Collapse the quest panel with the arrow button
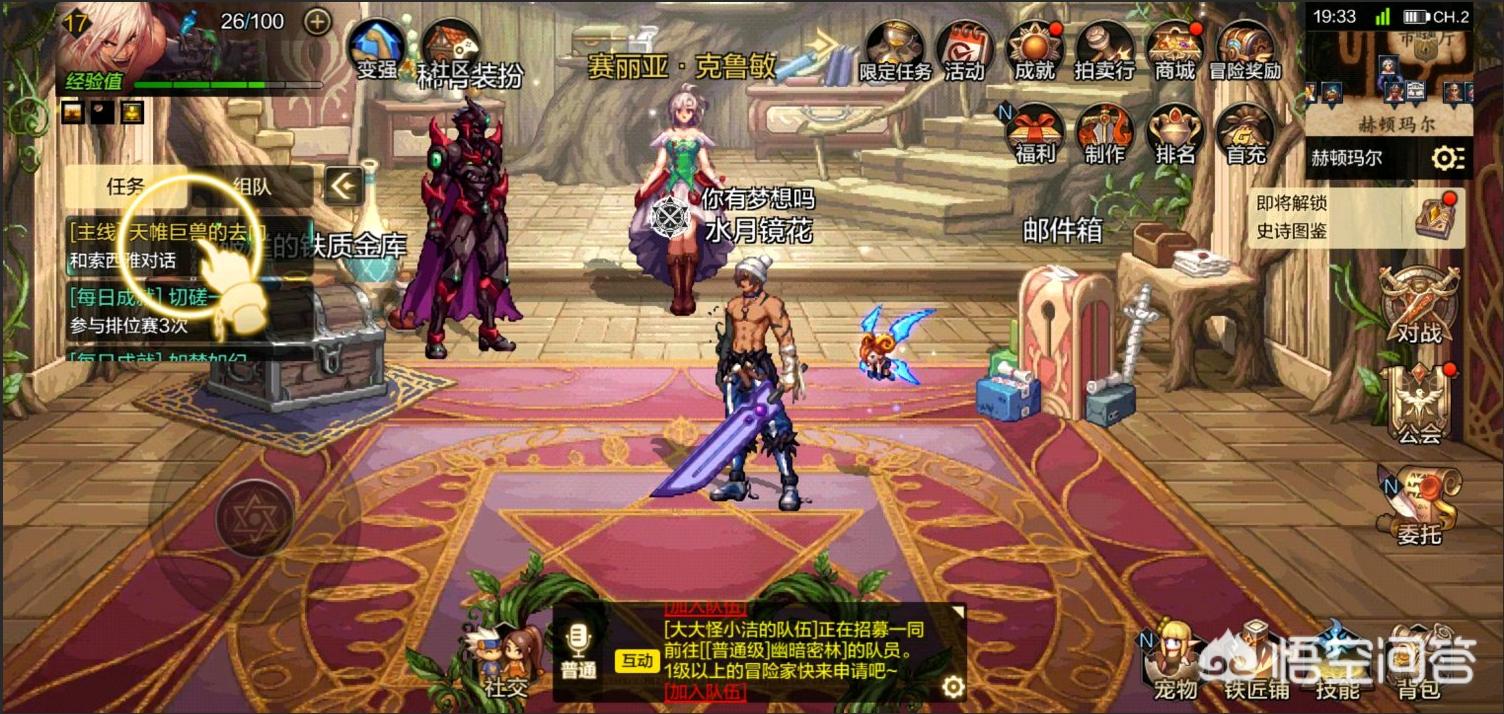1504x714 pixels. pos(343,185)
